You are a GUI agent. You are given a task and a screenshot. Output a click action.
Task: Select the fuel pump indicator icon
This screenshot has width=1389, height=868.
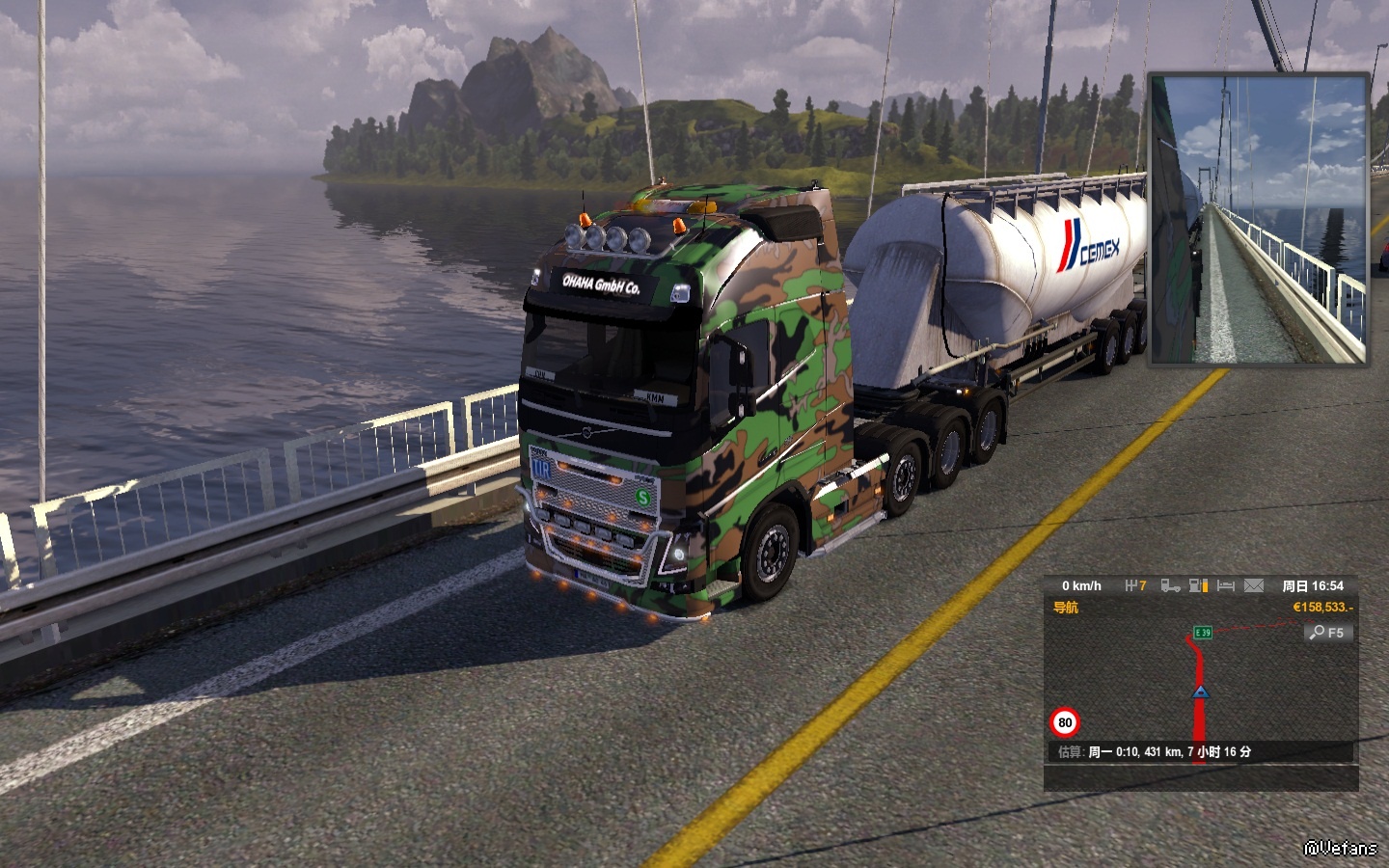[x=1198, y=585]
